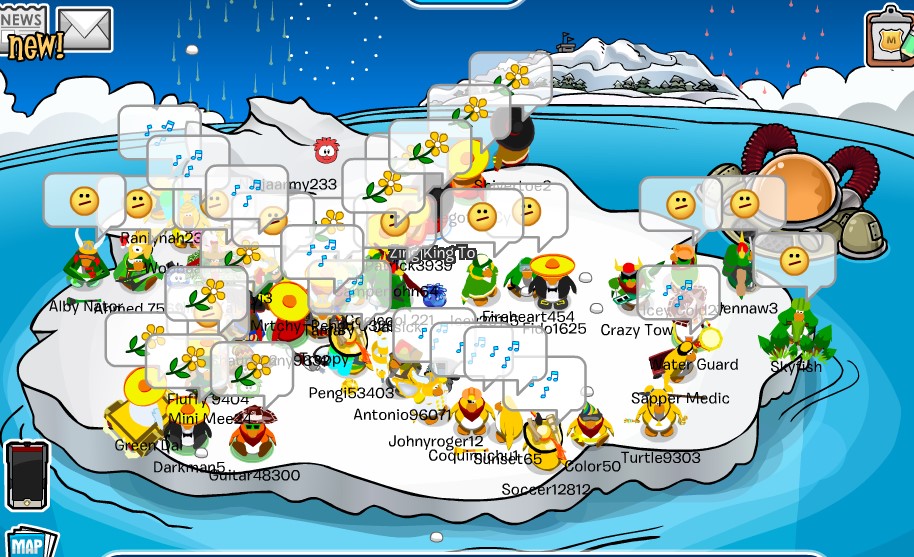Show the island map
The image size is (914, 557).
click(27, 543)
